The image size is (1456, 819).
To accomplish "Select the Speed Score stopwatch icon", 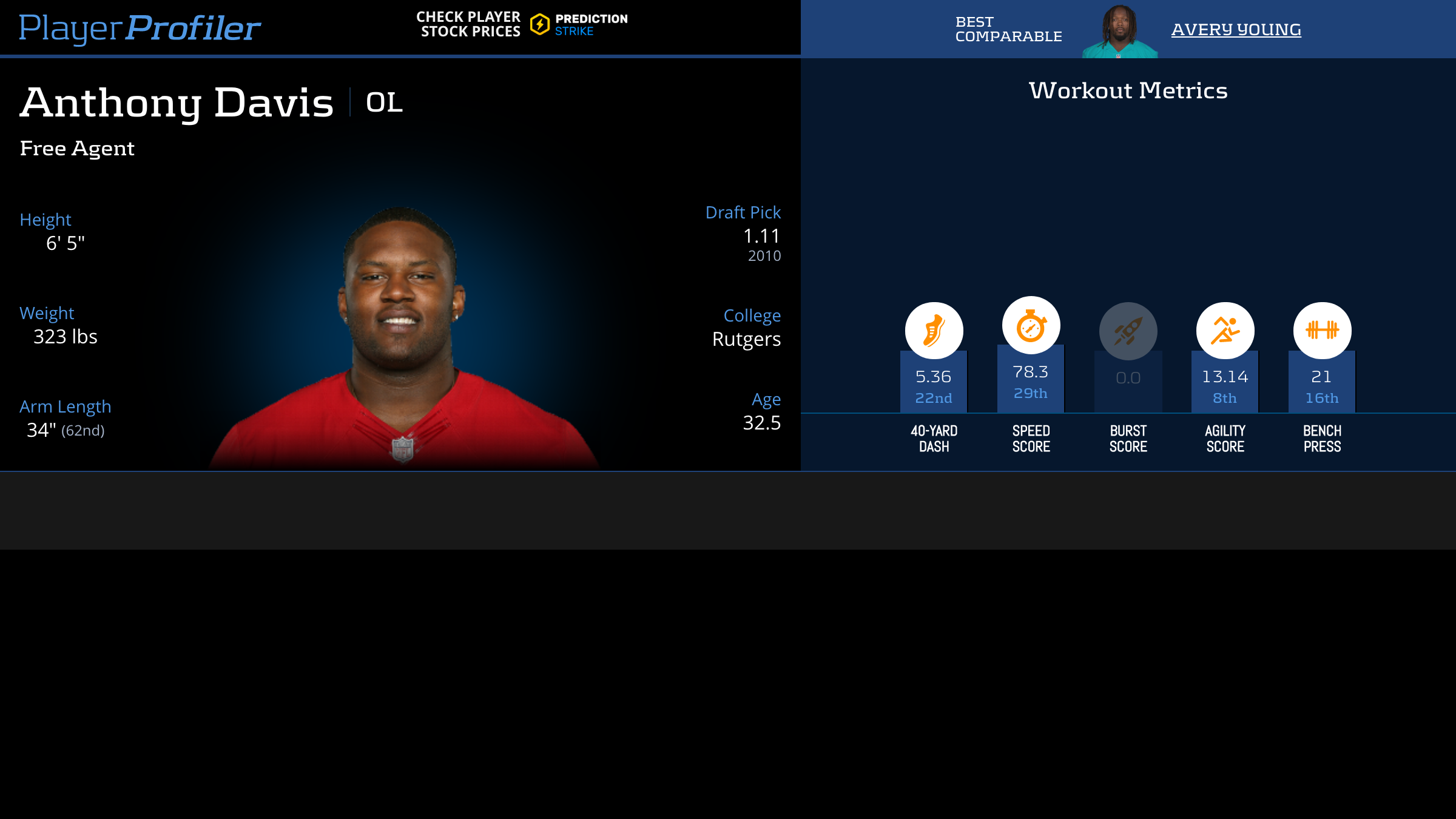I will pyautogui.click(x=1031, y=326).
